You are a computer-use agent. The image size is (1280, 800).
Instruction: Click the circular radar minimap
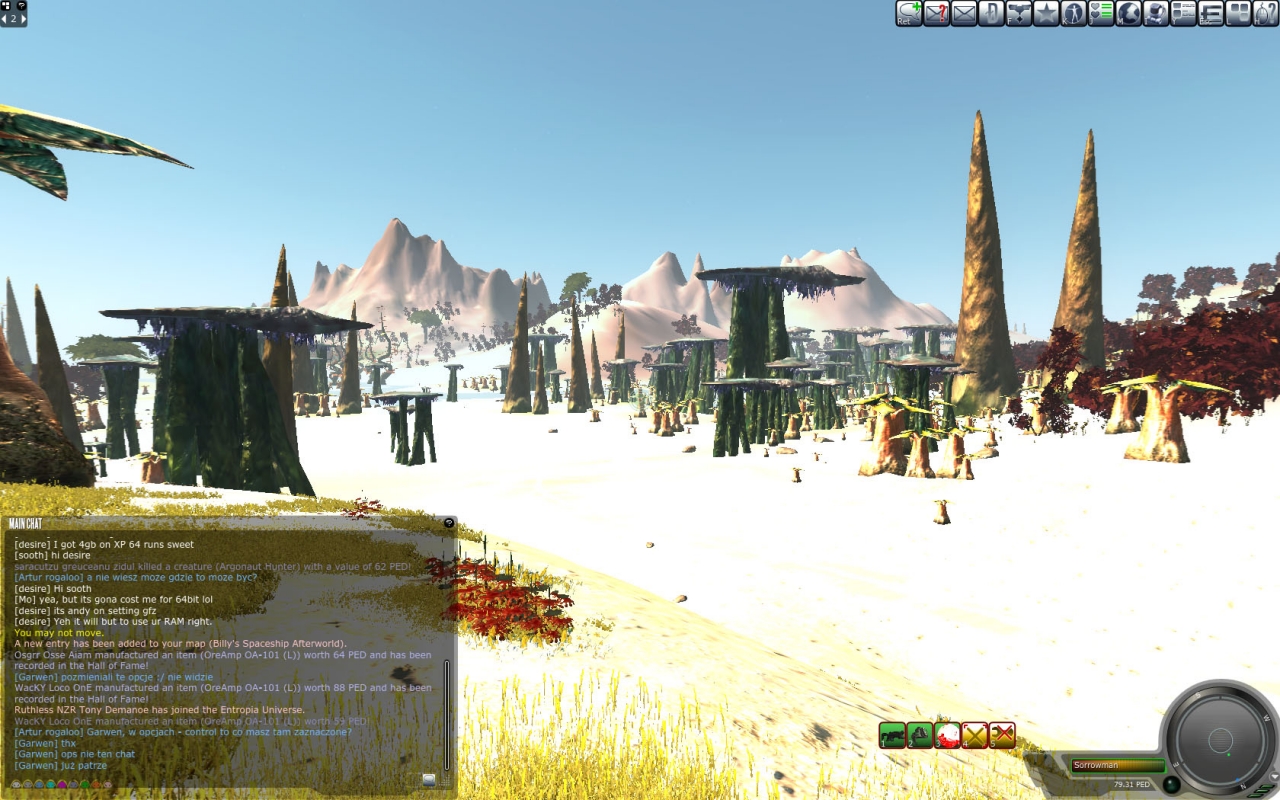pyautogui.click(x=1220, y=740)
